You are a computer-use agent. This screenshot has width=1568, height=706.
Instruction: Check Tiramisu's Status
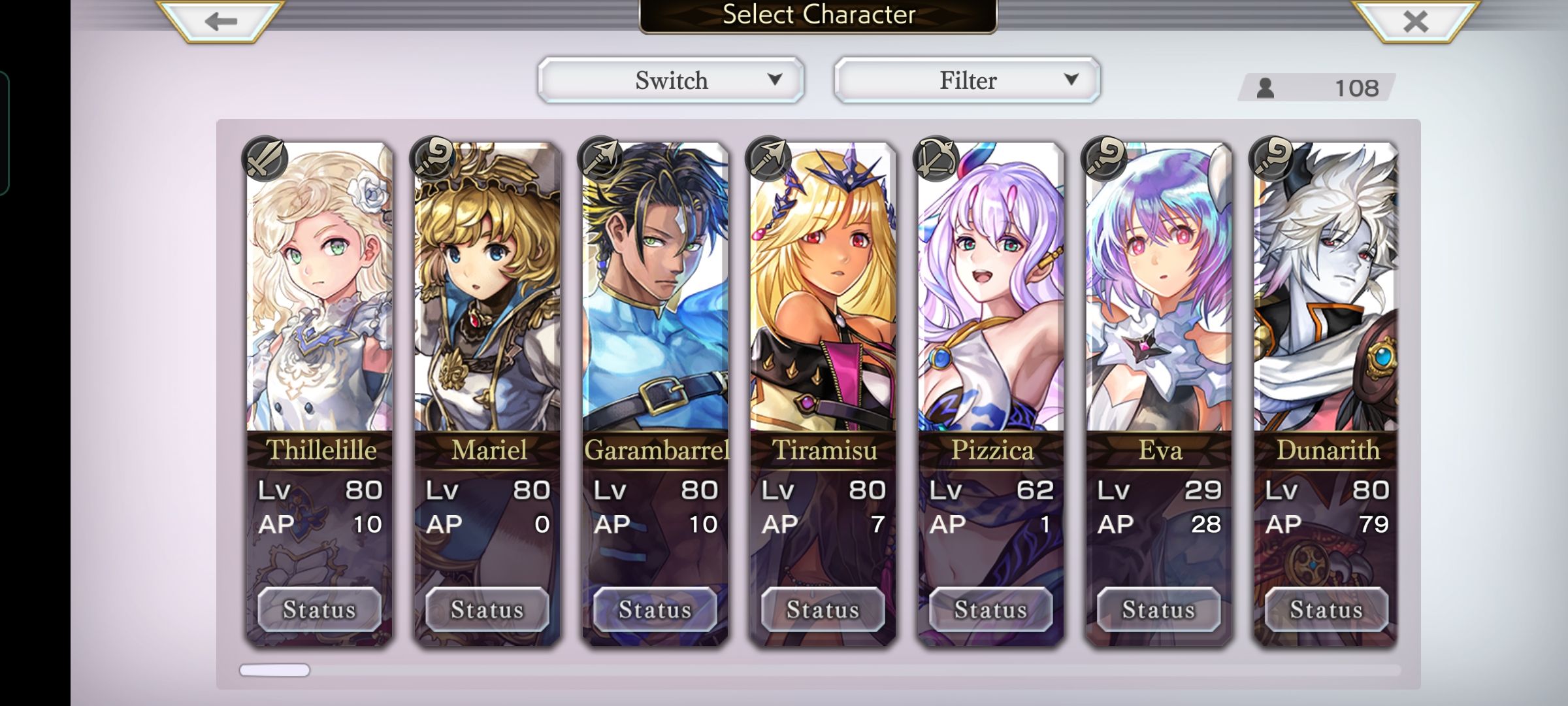pyautogui.click(x=823, y=609)
